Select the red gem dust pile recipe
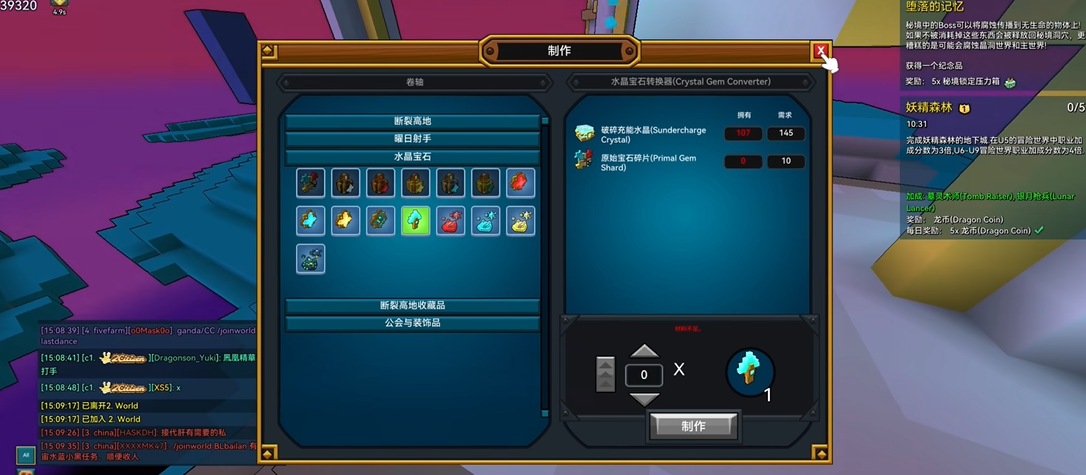 point(451,221)
